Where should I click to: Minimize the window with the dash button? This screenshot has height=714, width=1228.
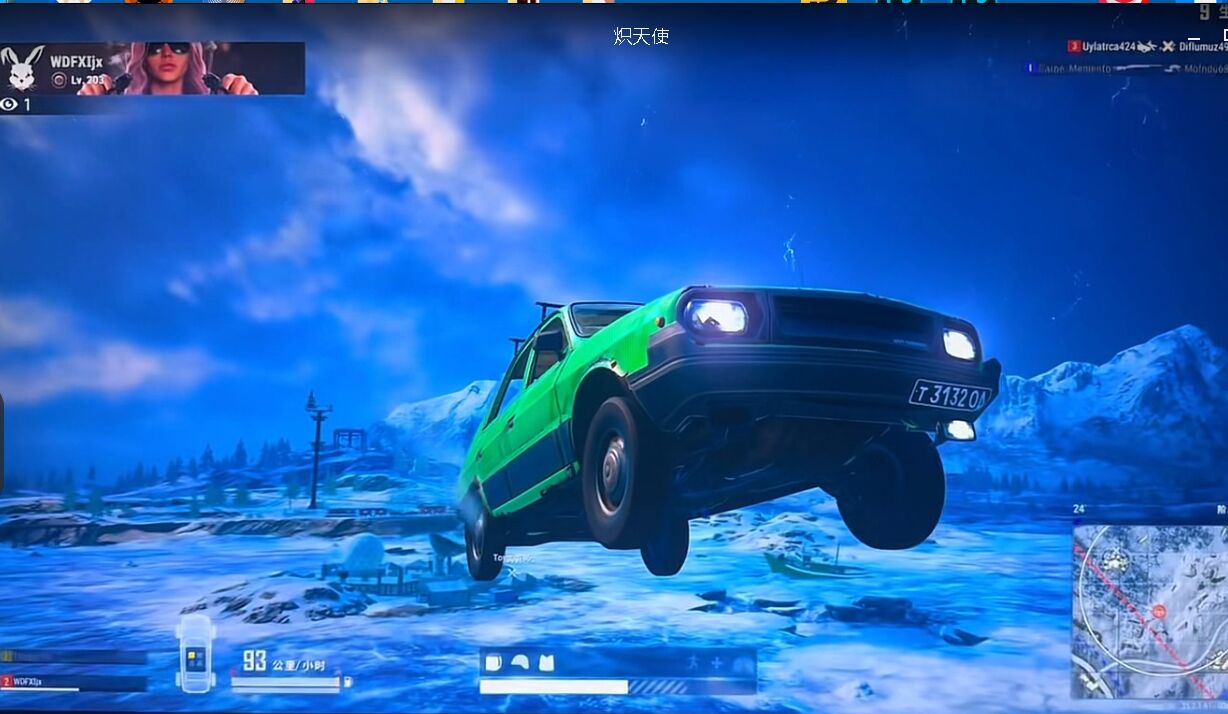1194,38
